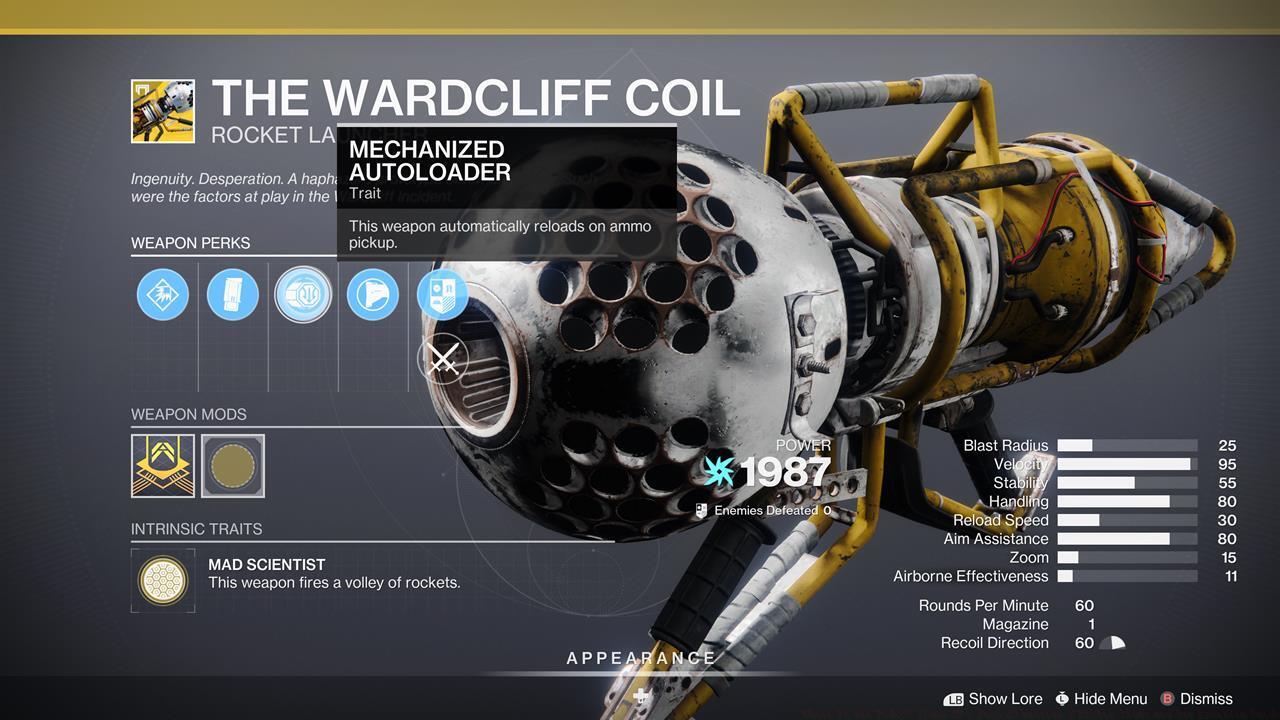Screen dimensions: 1280x720
Task: Select the magazine perk icon in Weapon Perks
Action: [233, 294]
